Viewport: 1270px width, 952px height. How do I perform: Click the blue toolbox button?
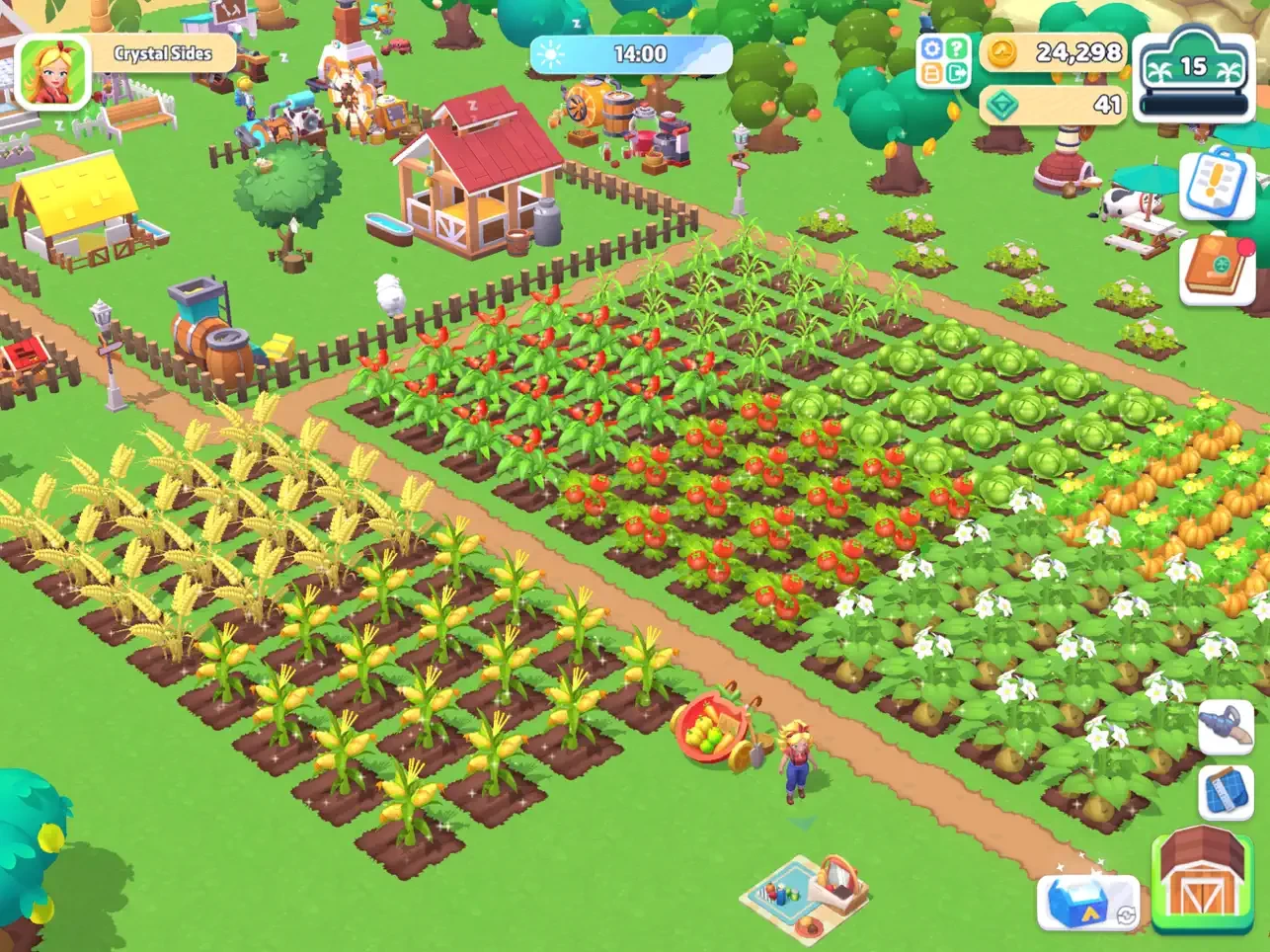(1086, 904)
